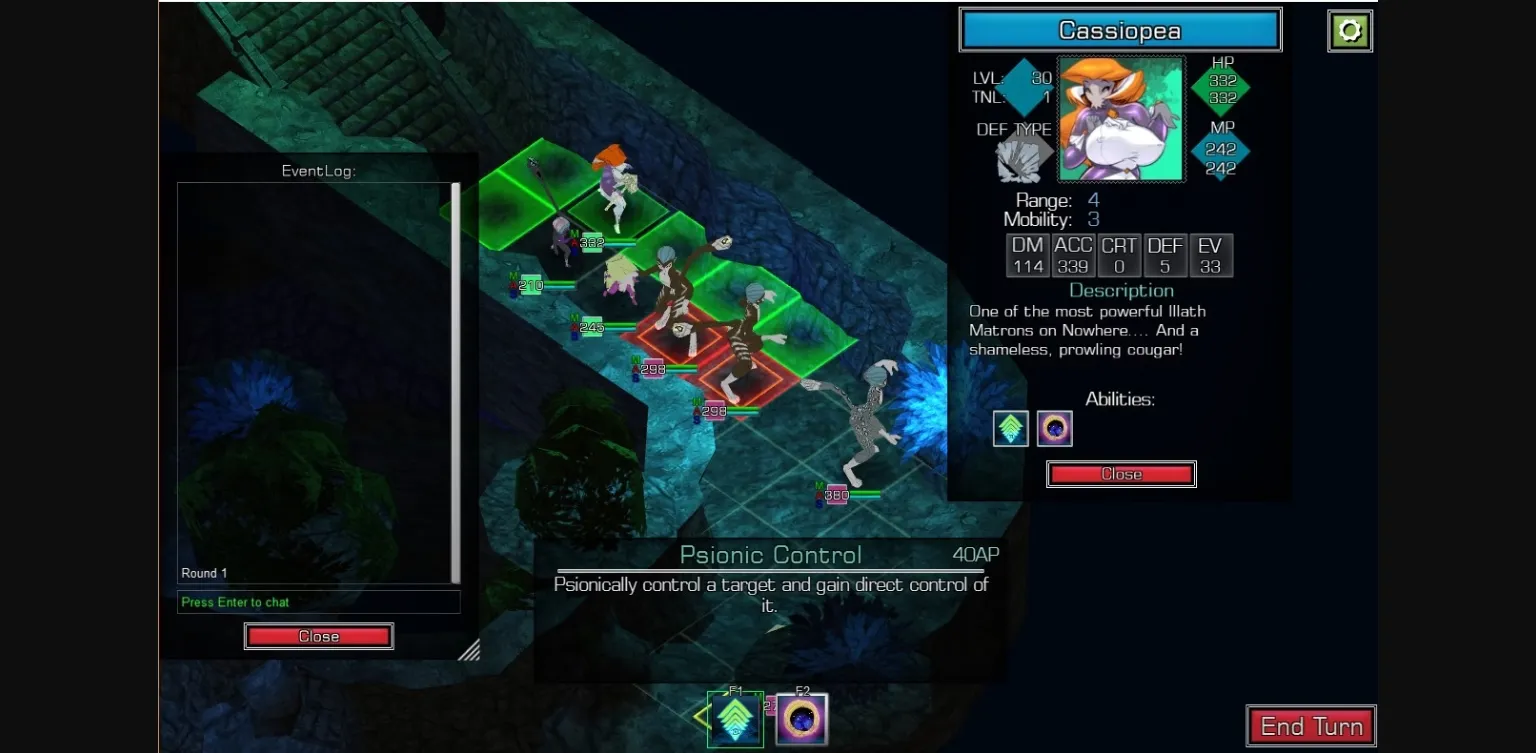Click the chat field reading Press Enter to chat
Image resolution: width=1536 pixels, height=753 pixels.
[318, 601]
